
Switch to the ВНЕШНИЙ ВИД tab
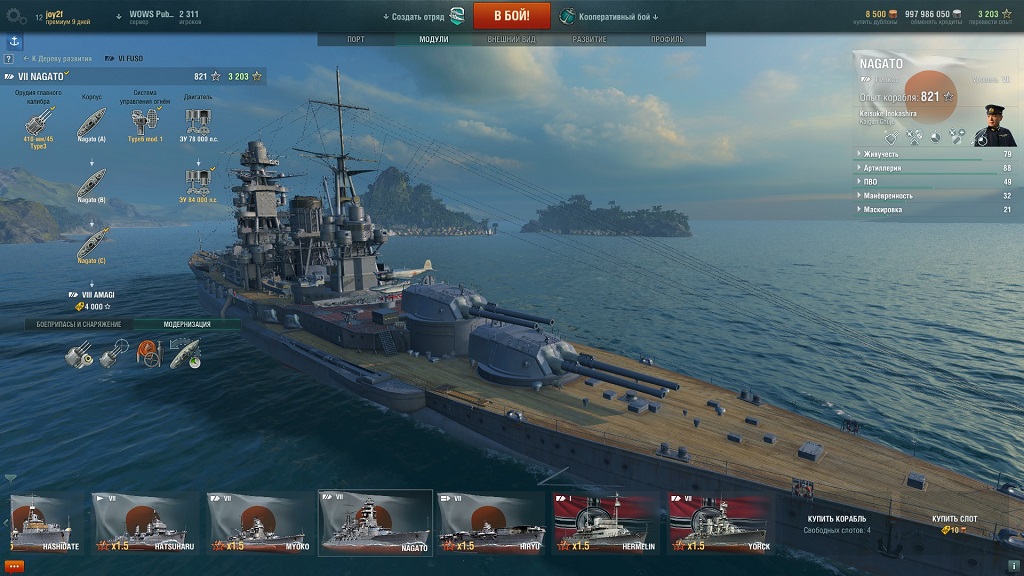click(x=511, y=39)
